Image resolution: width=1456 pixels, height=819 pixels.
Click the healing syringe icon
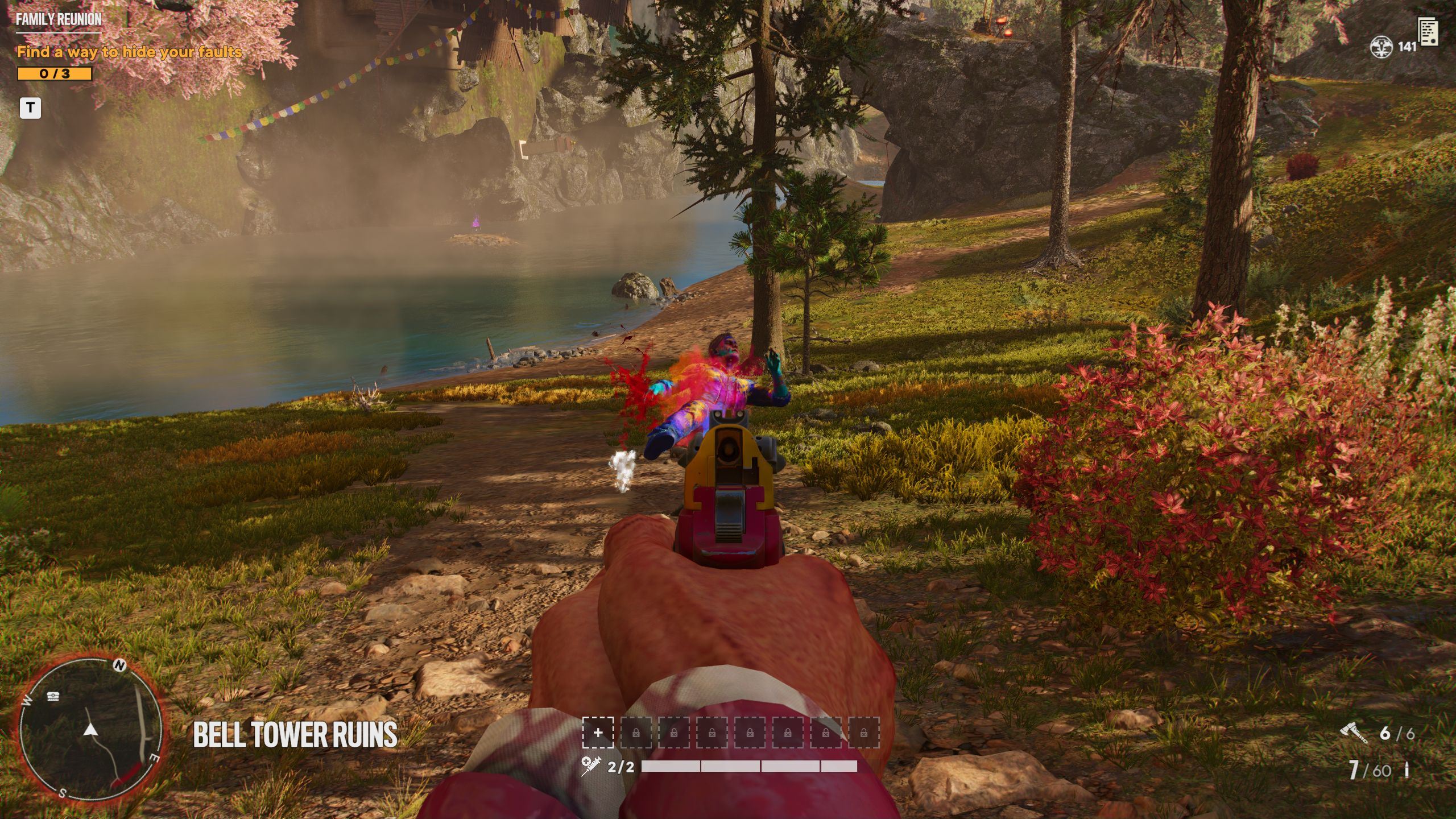589,767
